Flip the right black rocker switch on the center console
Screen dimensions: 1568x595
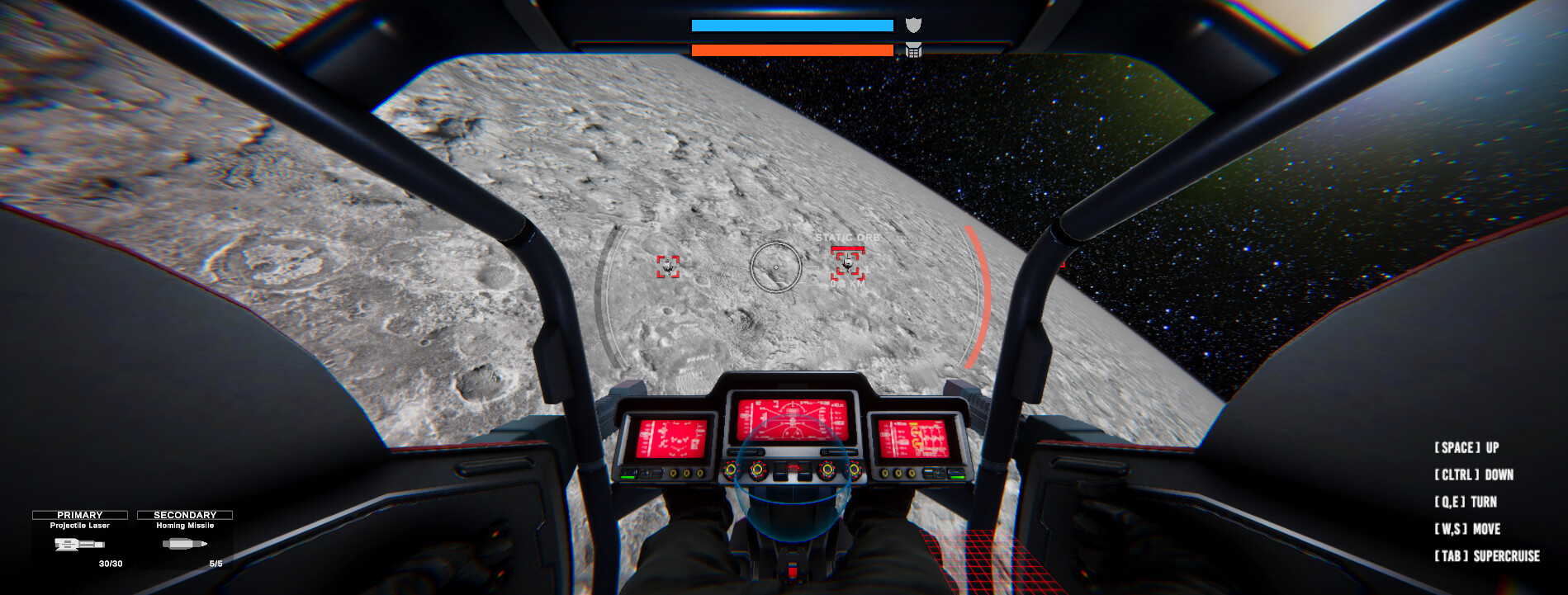804,473
